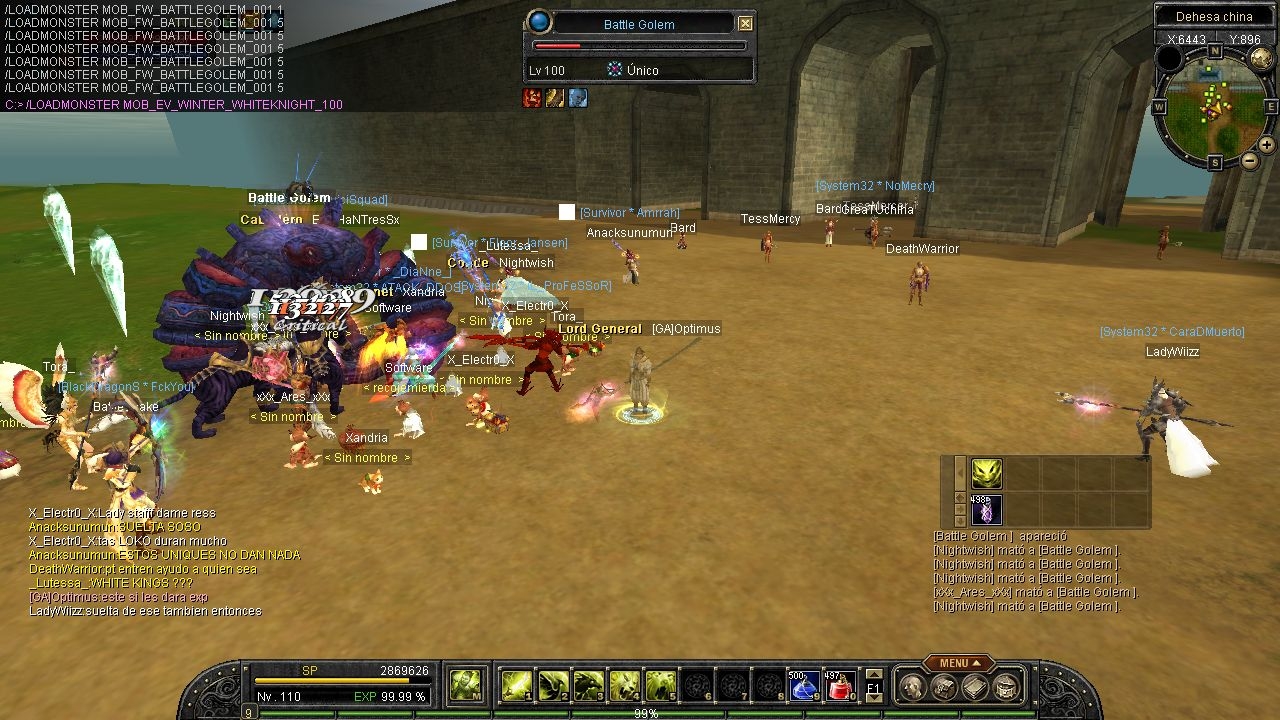This screenshot has height=720, width=1280.
Task: Open the inventory chest icon near MENU
Action: (945, 686)
